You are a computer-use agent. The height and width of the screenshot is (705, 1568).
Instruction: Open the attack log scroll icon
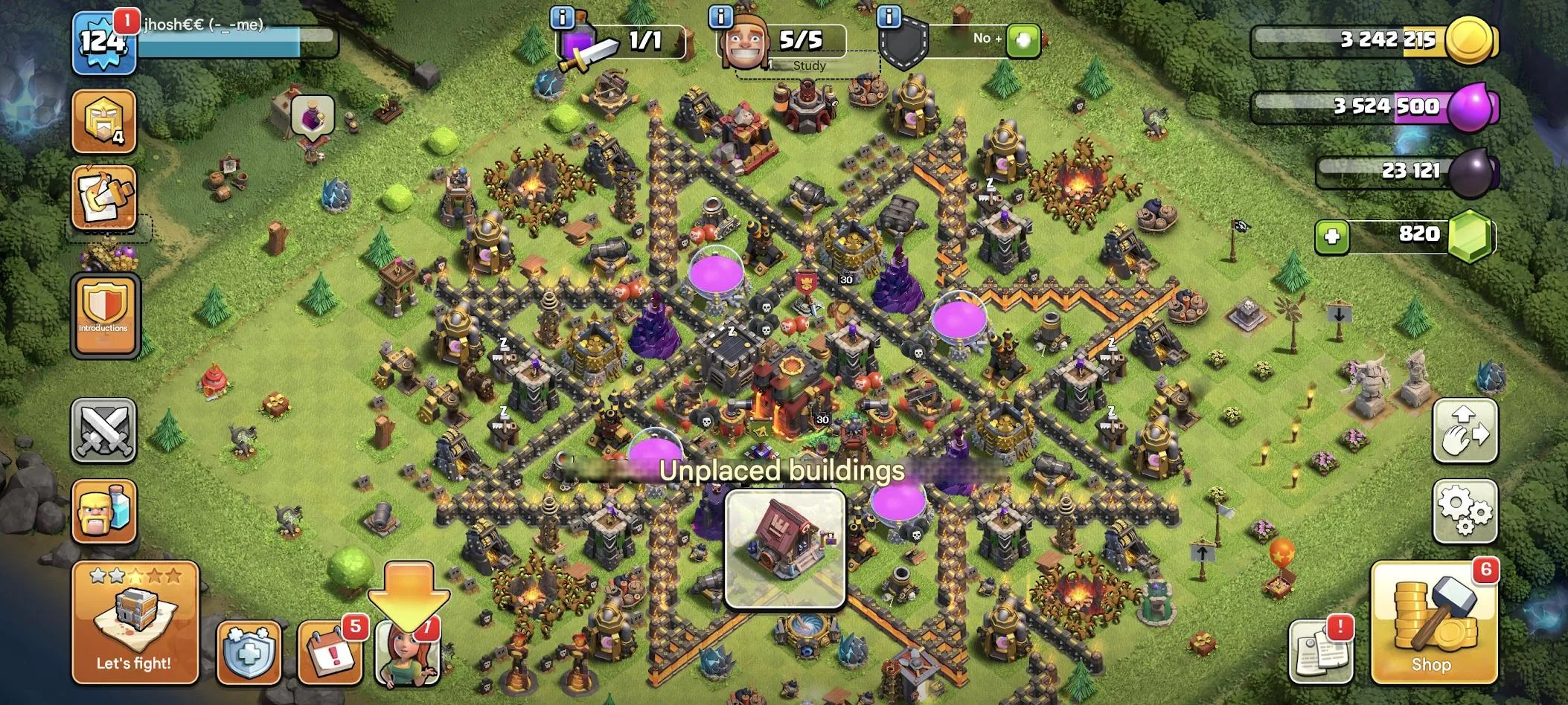click(104, 197)
